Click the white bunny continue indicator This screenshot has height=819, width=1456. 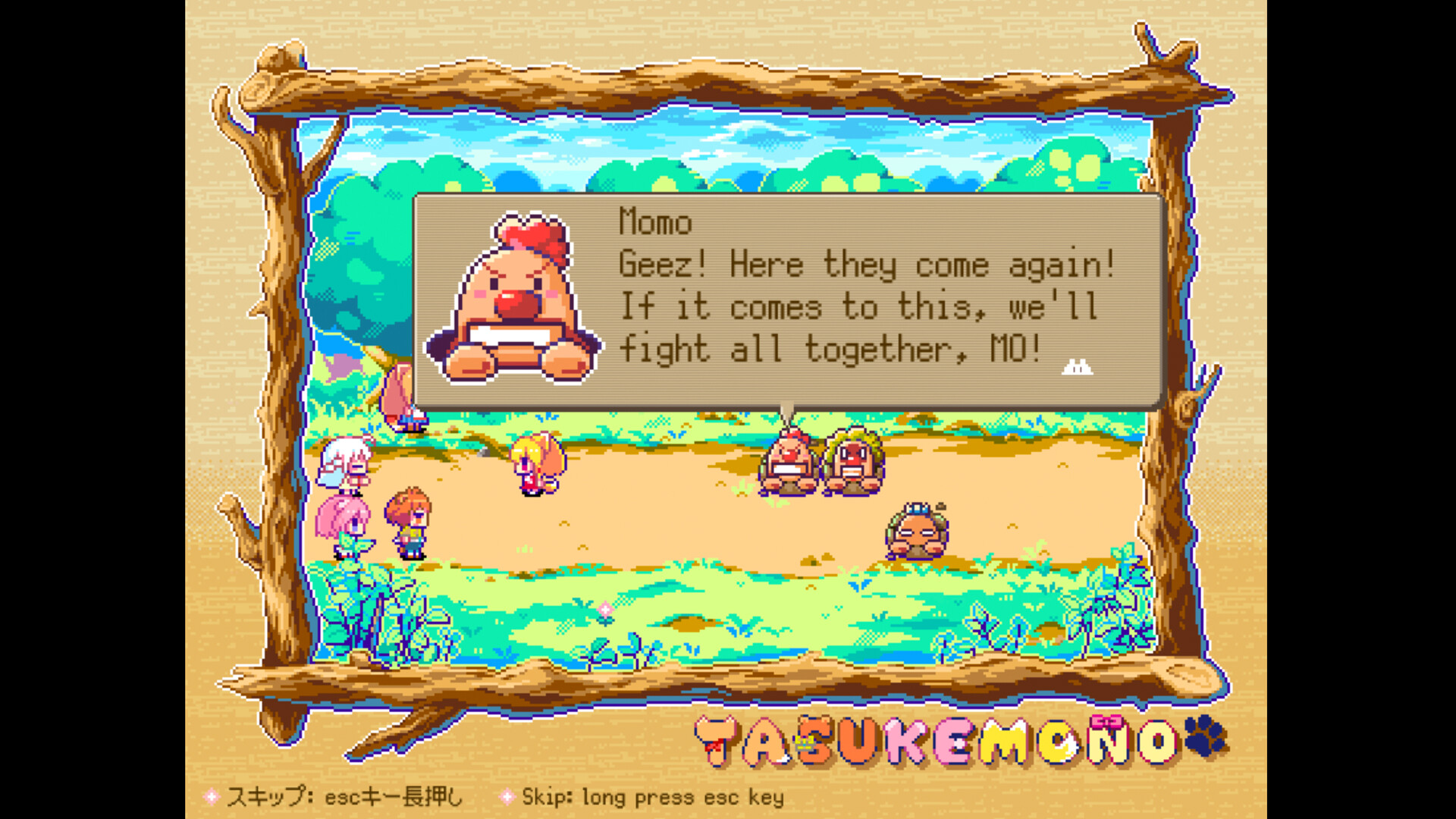pyautogui.click(x=1078, y=368)
